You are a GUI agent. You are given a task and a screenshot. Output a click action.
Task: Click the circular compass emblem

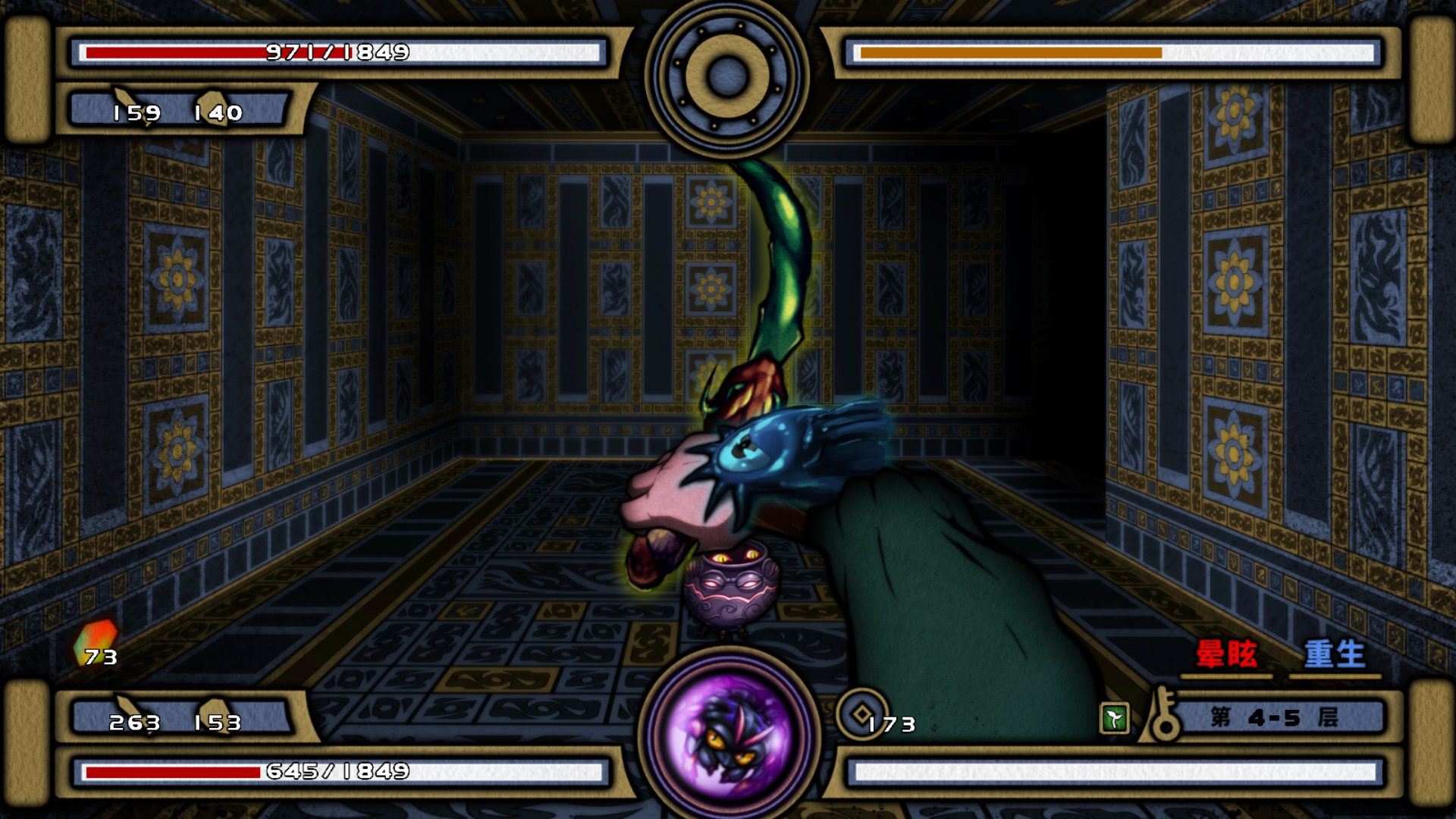tap(727, 75)
